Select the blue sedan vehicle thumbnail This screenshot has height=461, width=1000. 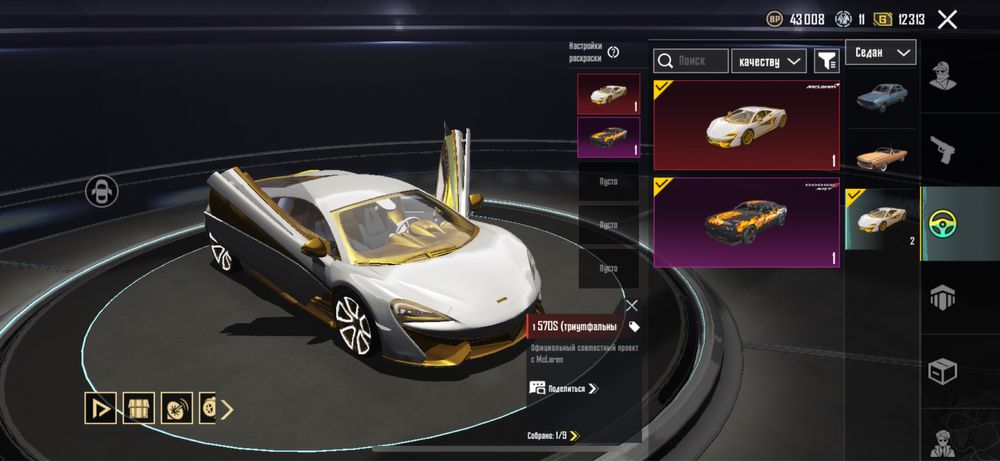pyautogui.click(x=882, y=97)
